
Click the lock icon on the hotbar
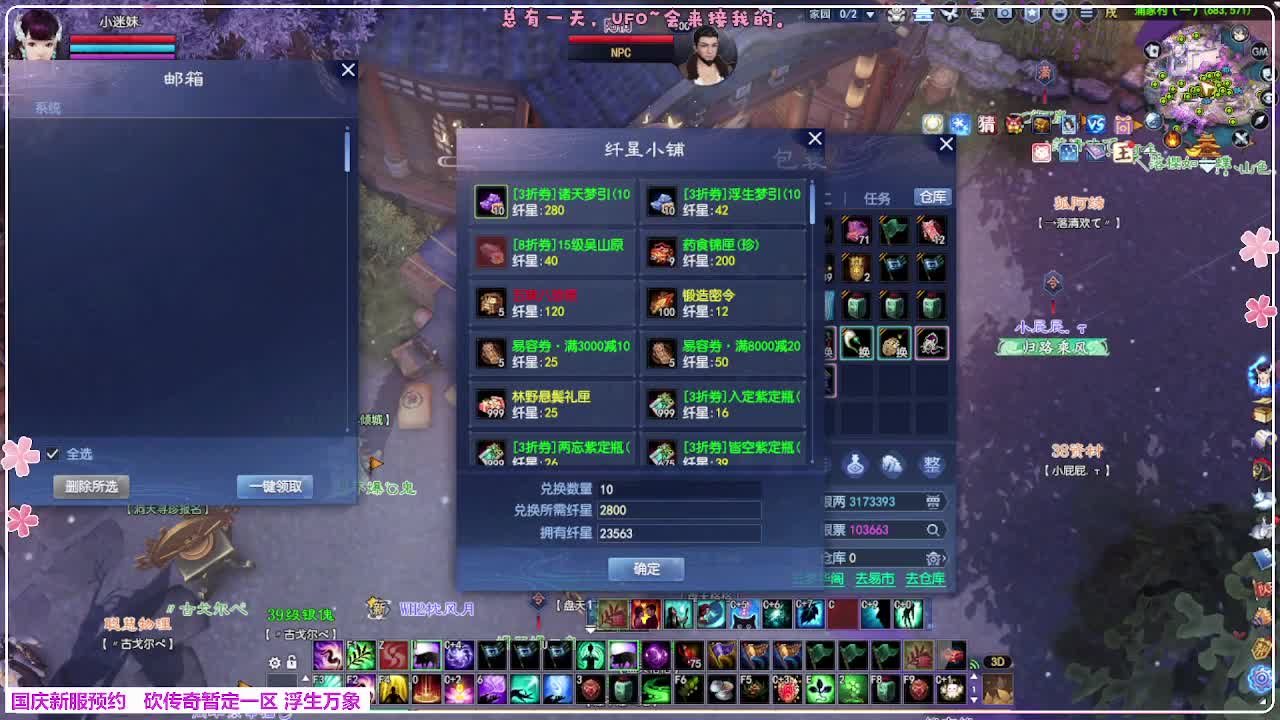coord(291,663)
